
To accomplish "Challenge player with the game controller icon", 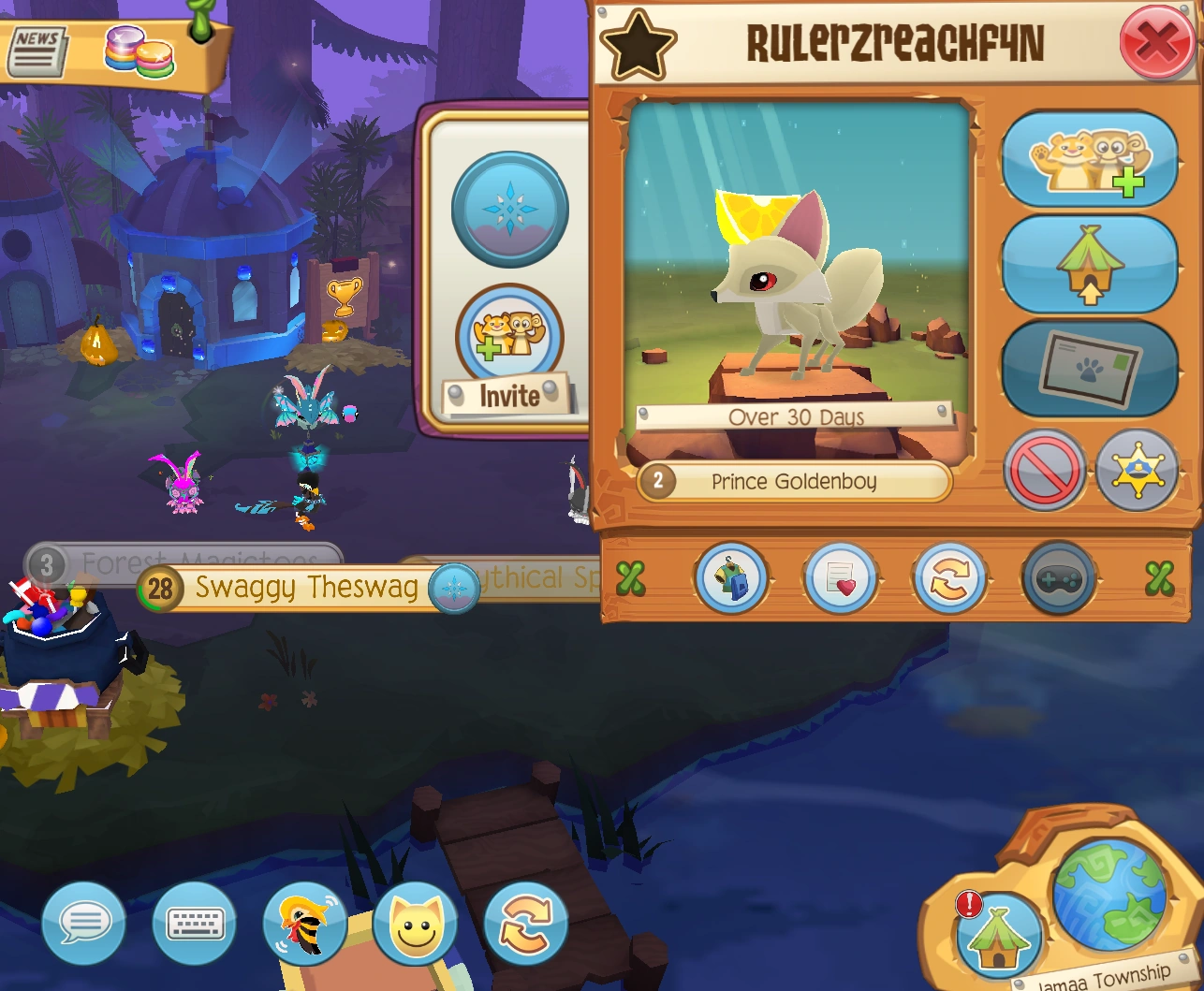I will (1058, 579).
